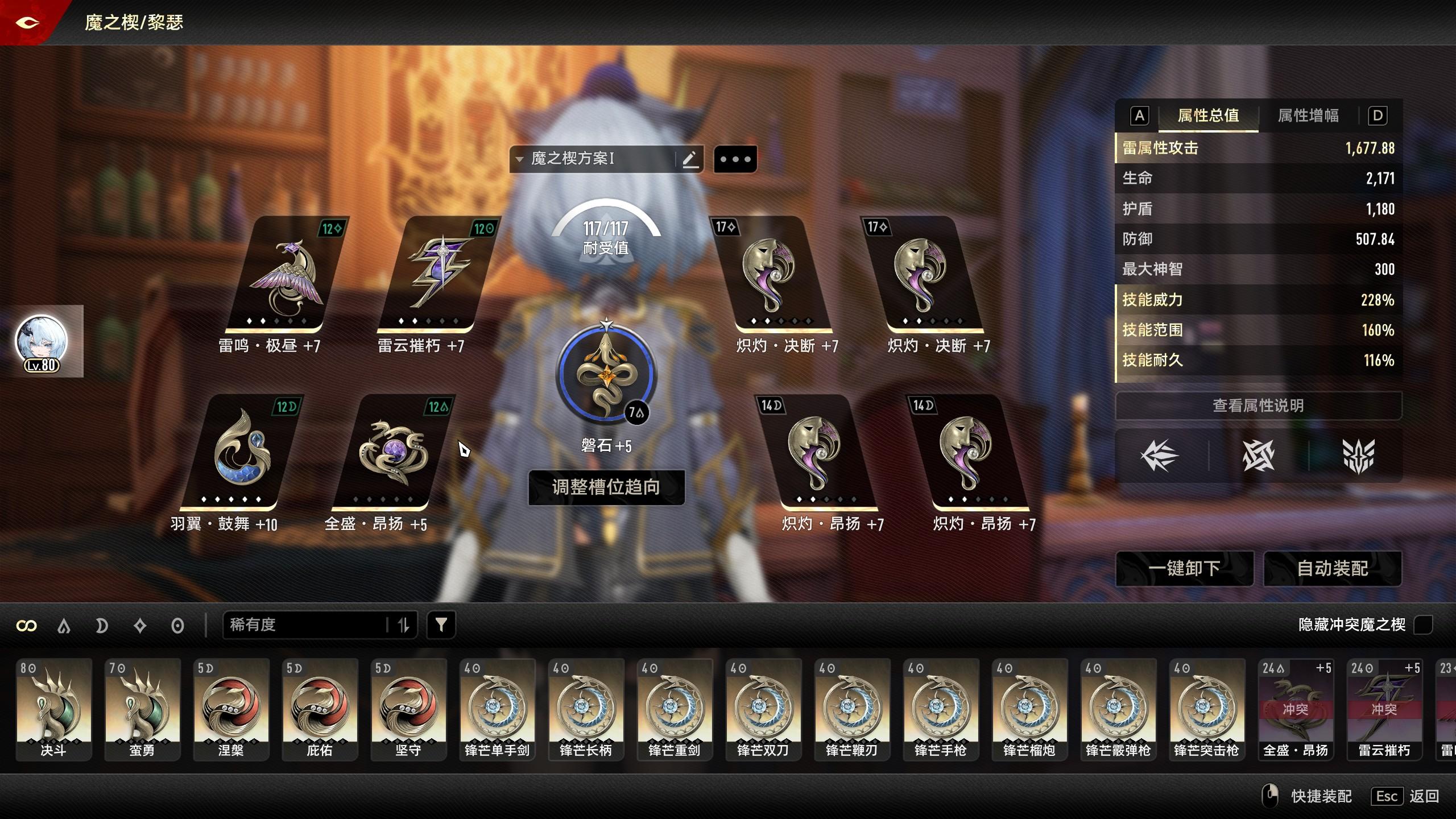1456x819 pixels.
Task: Click the red back arrow button
Action: coord(27,23)
